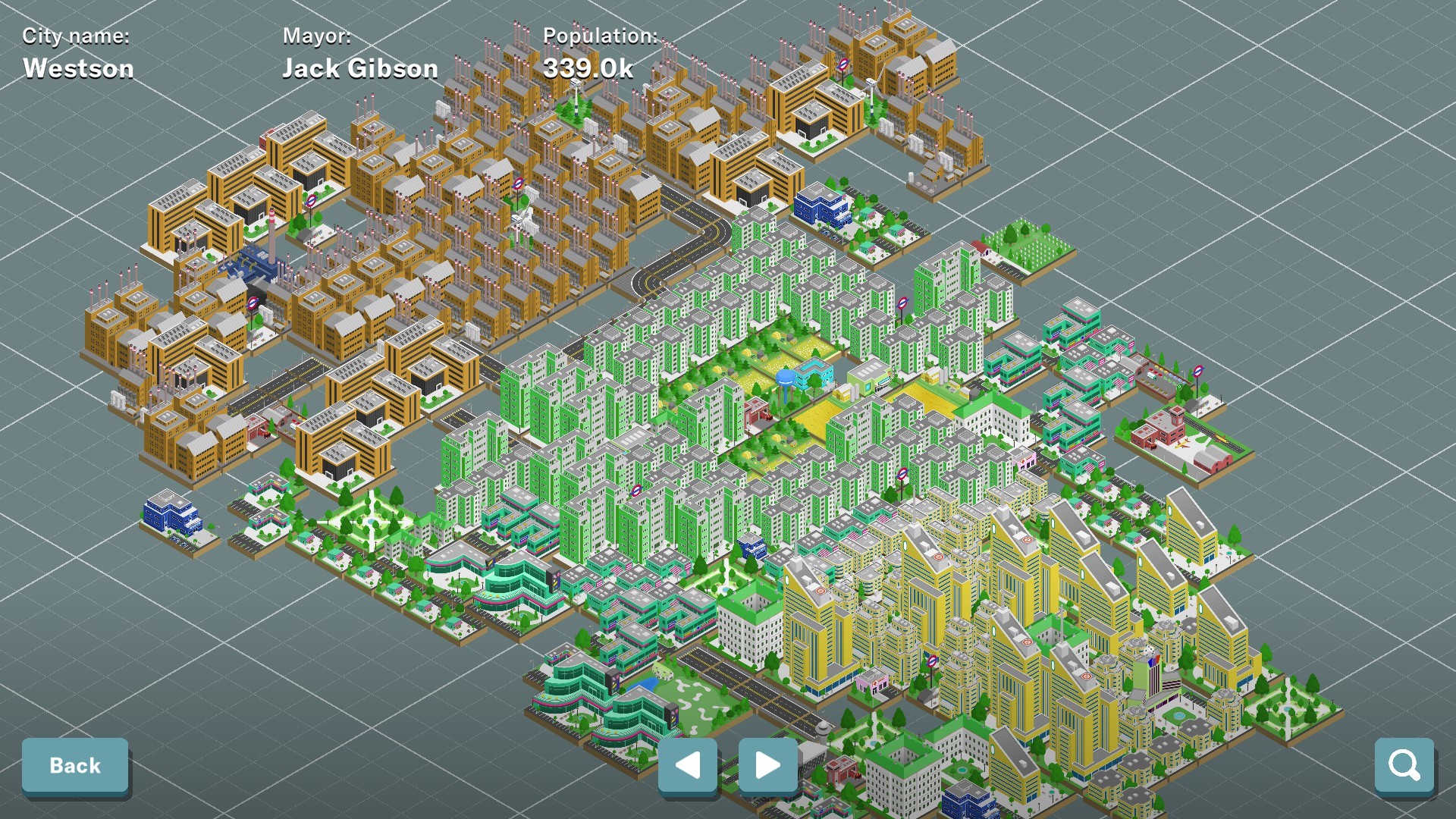Click the mayor name Jack Gibson

[360, 68]
